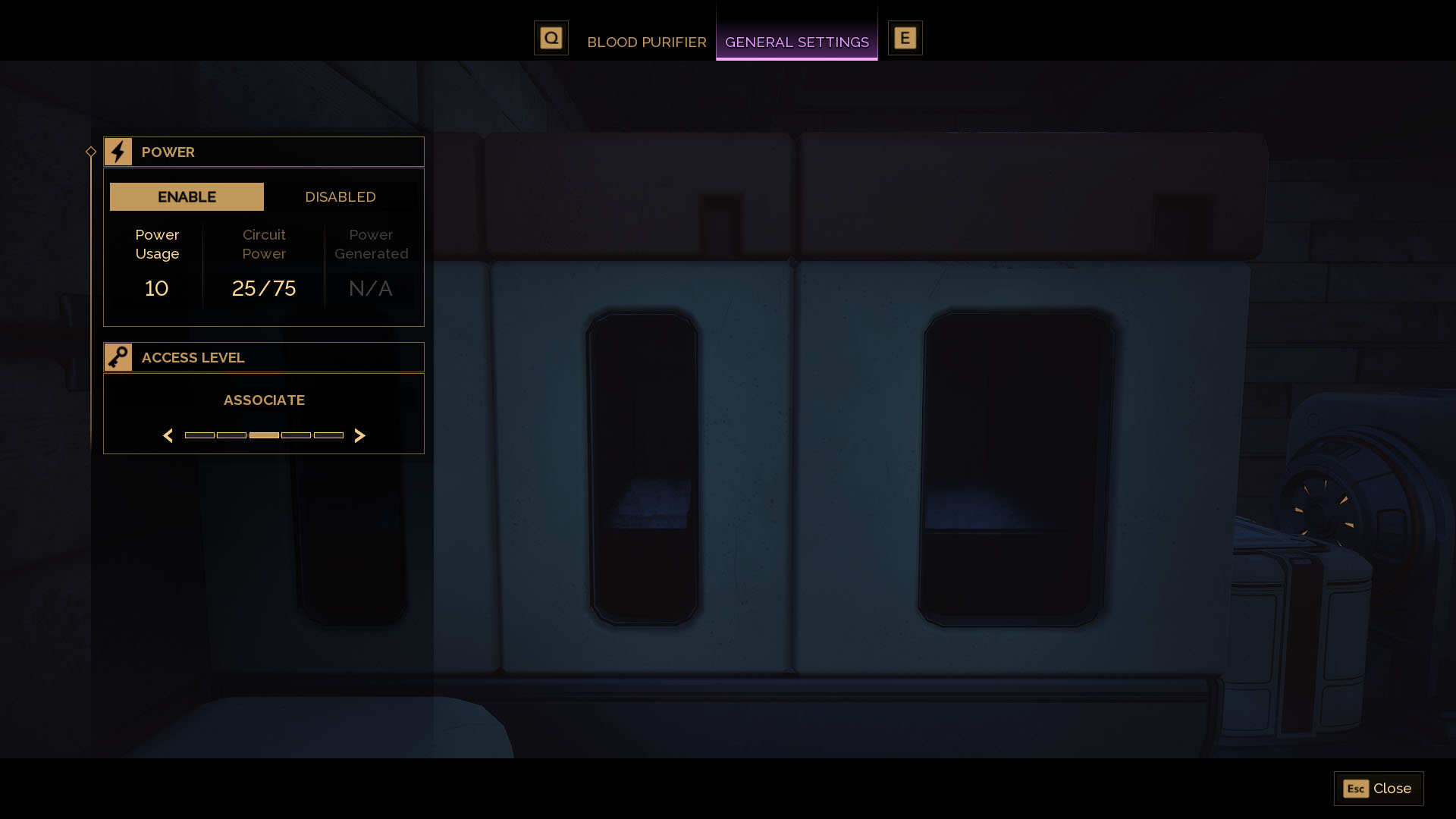
Task: Click the Circuit Power 25/75 reading
Action: tap(263, 287)
